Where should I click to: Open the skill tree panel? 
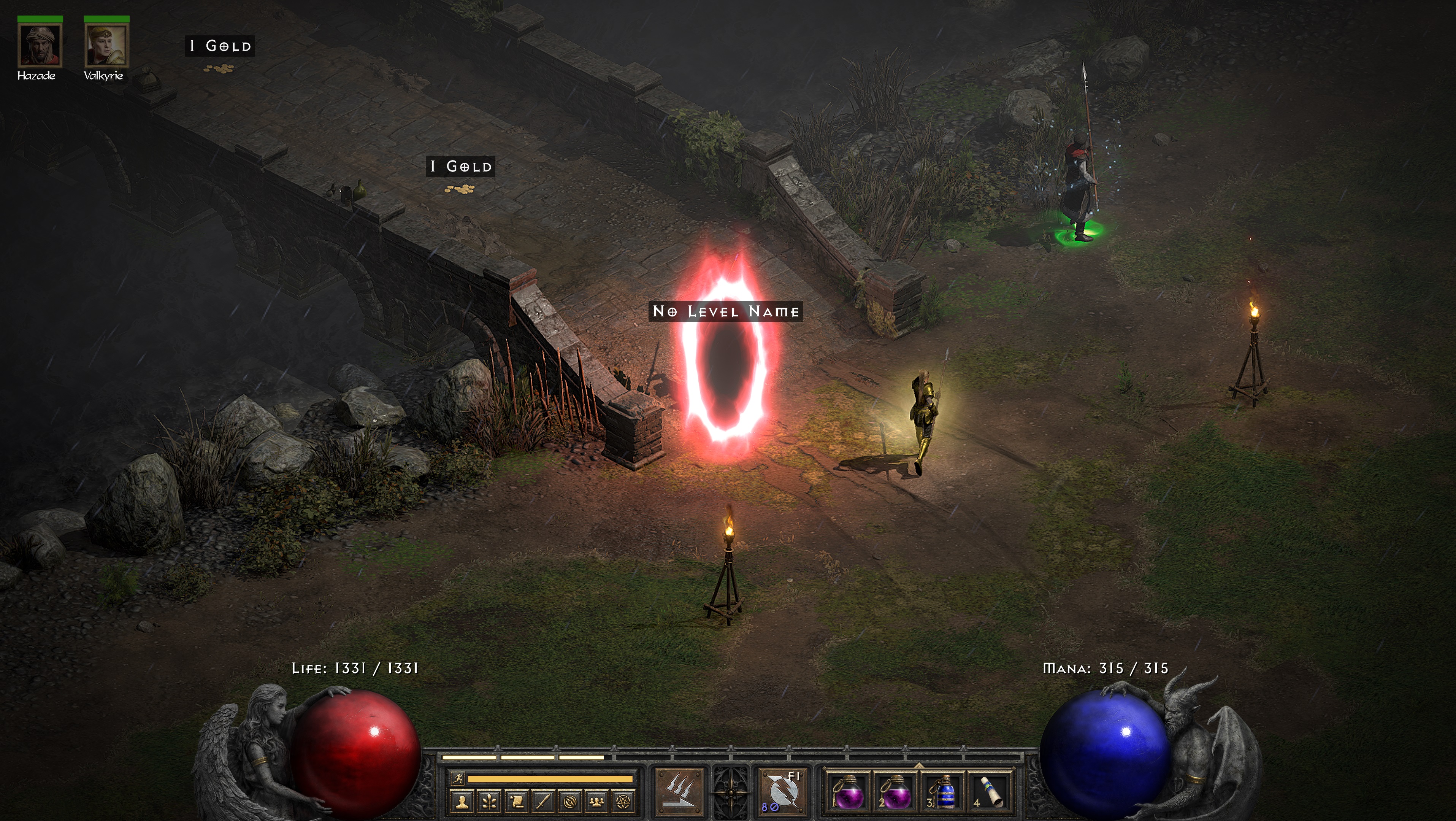coord(490,801)
